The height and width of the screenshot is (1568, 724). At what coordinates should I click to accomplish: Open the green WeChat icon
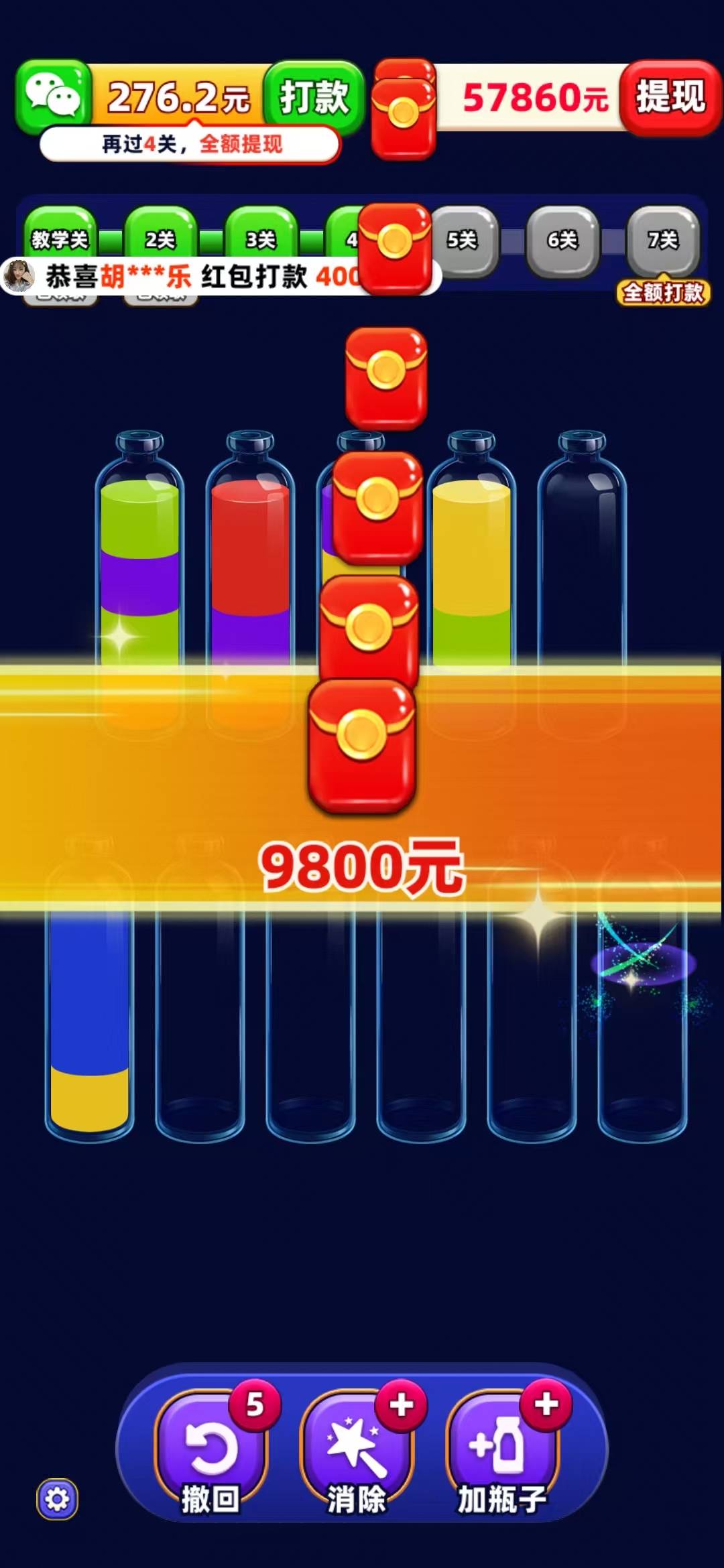point(54,96)
